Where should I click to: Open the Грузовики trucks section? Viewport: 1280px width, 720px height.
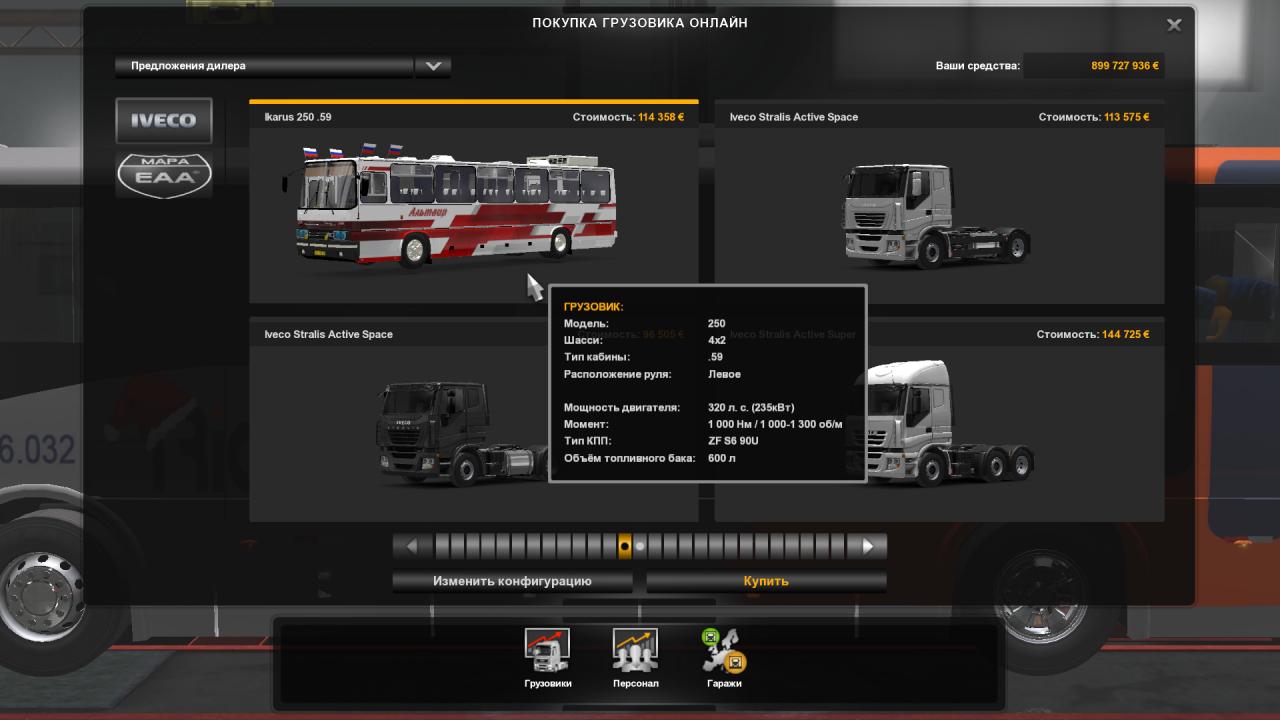coord(547,657)
